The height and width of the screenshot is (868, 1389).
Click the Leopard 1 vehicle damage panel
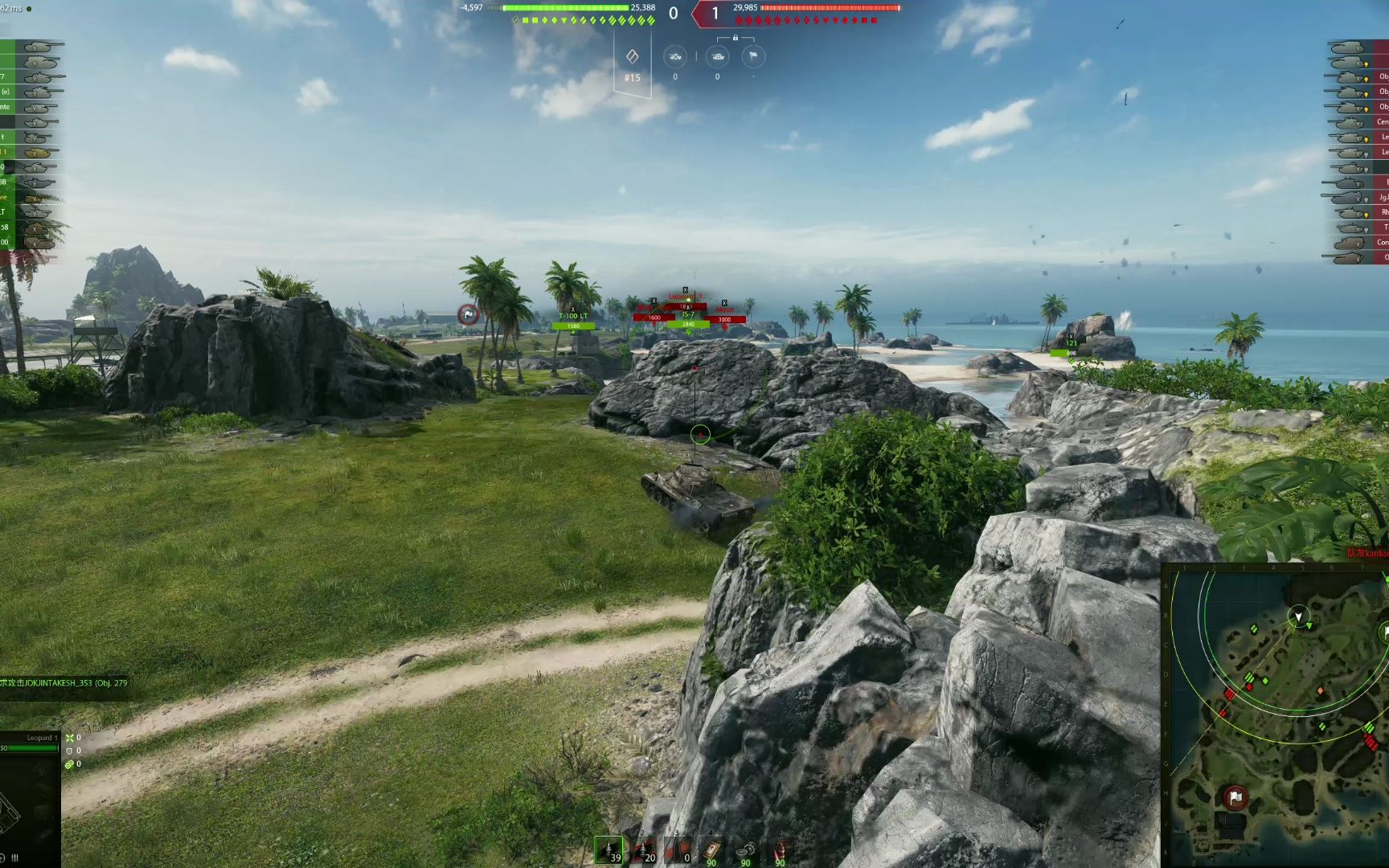30,796
